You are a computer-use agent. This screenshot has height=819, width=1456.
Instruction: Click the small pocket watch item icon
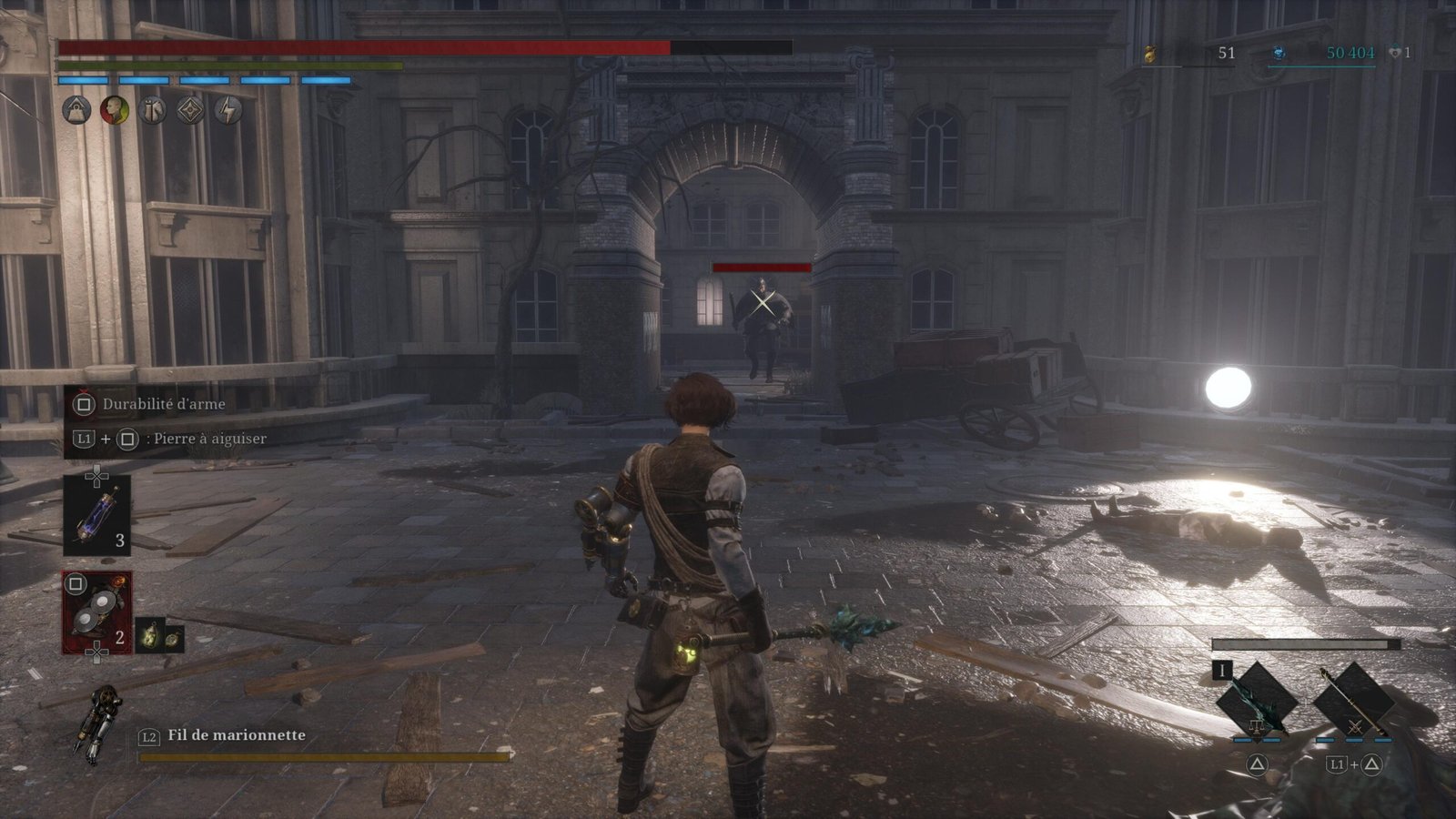click(173, 639)
